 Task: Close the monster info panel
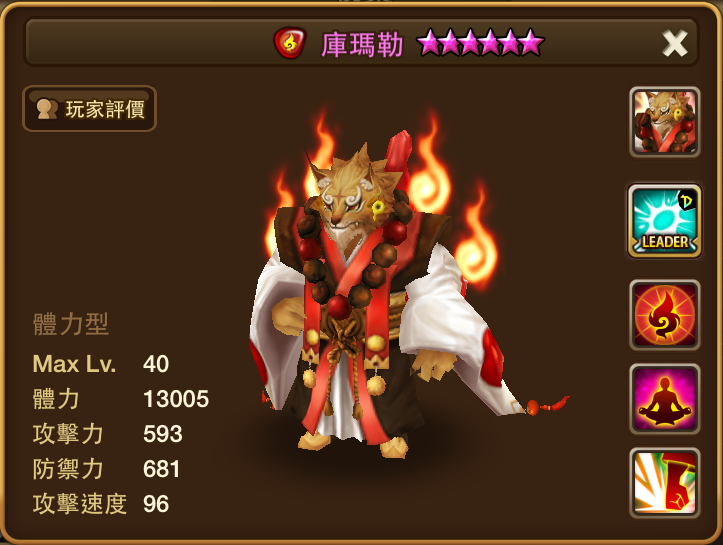coord(675,43)
